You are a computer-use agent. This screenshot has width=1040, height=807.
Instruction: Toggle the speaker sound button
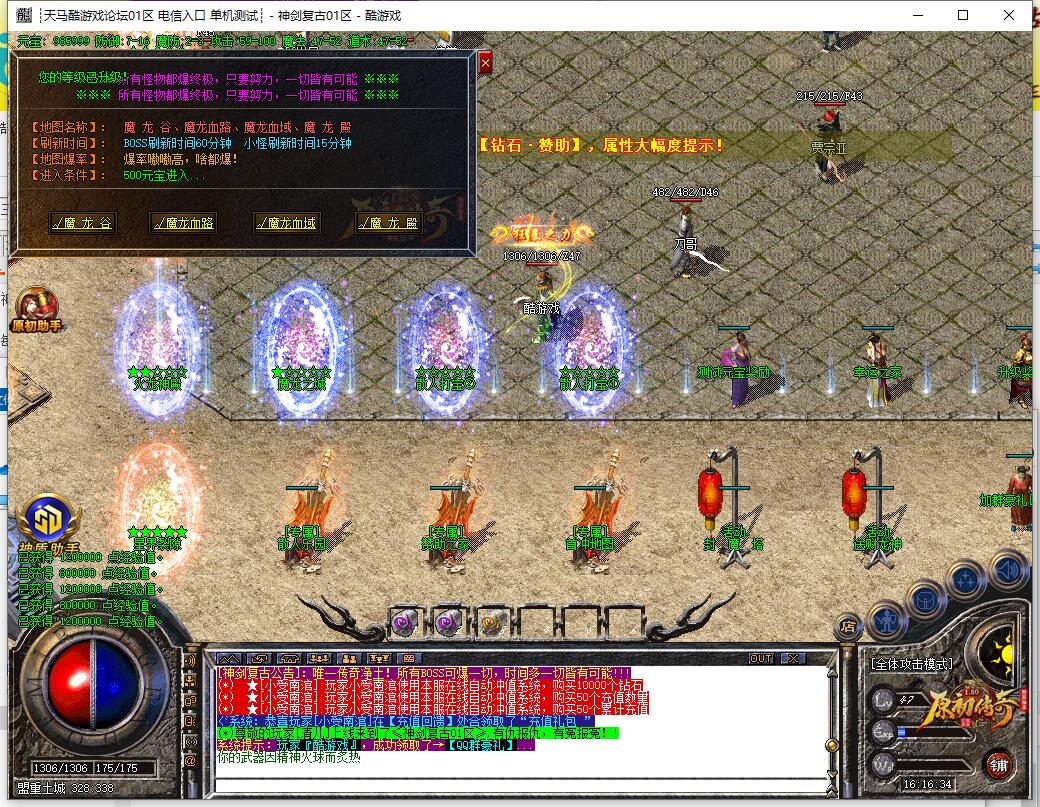click(1008, 569)
